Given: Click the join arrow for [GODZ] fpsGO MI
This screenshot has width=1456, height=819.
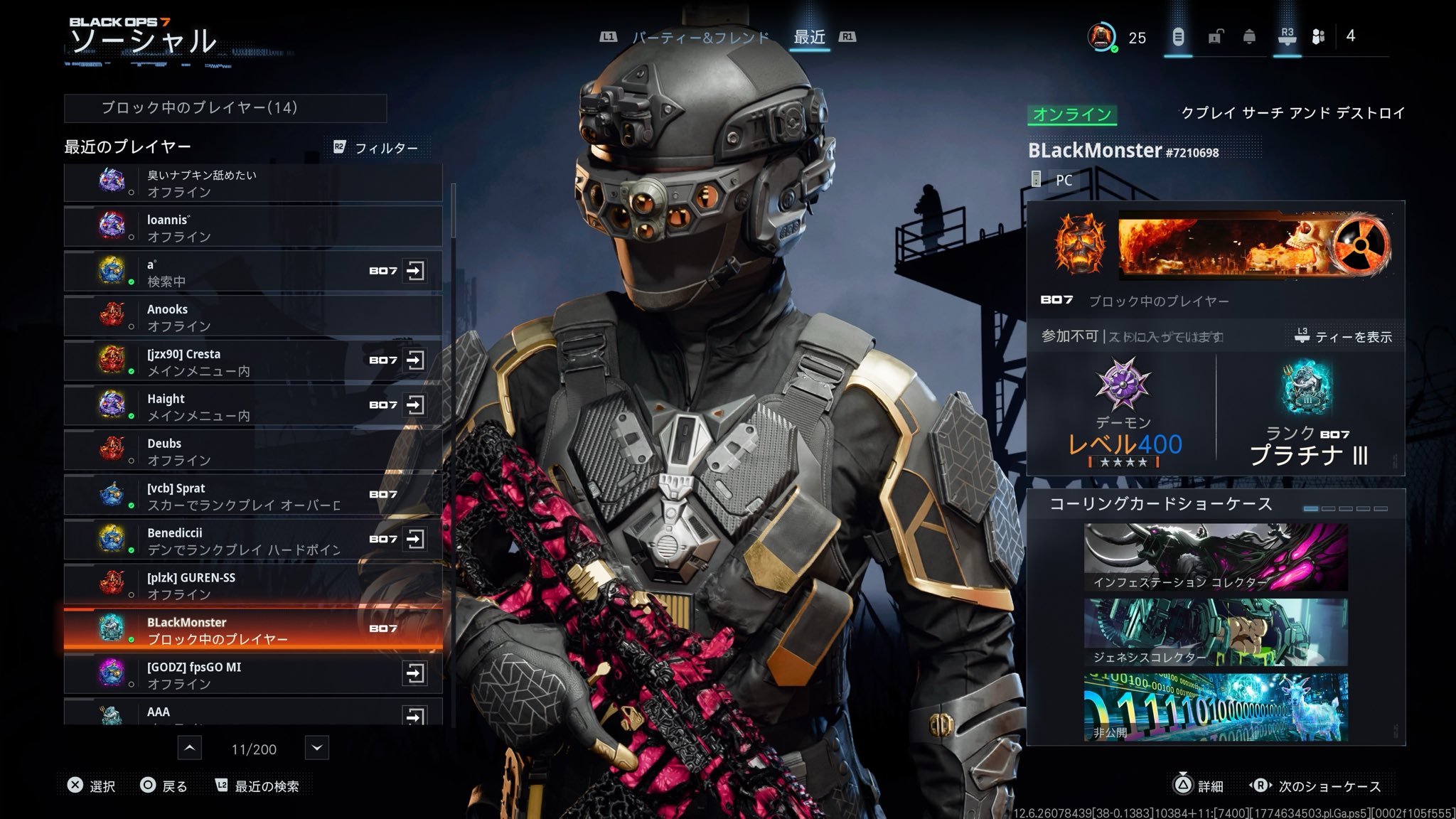Looking at the screenshot, I should [414, 673].
